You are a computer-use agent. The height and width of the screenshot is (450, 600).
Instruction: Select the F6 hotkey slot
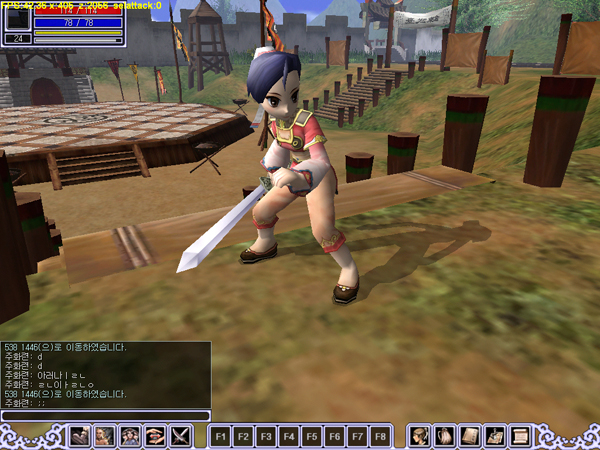pos(335,437)
